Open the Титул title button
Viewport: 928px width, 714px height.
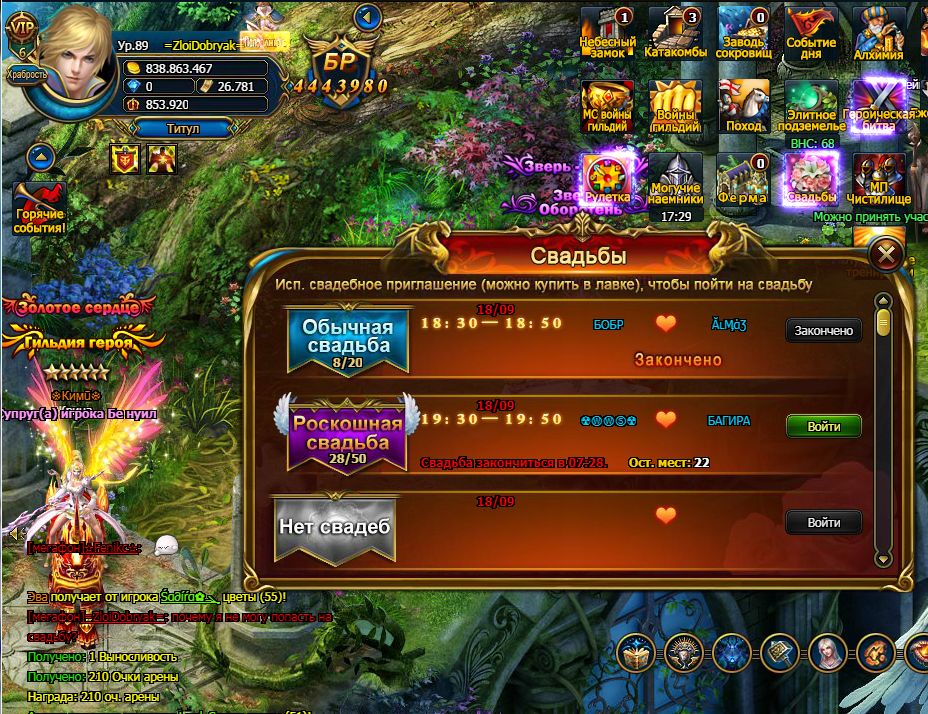pyautogui.click(x=183, y=128)
